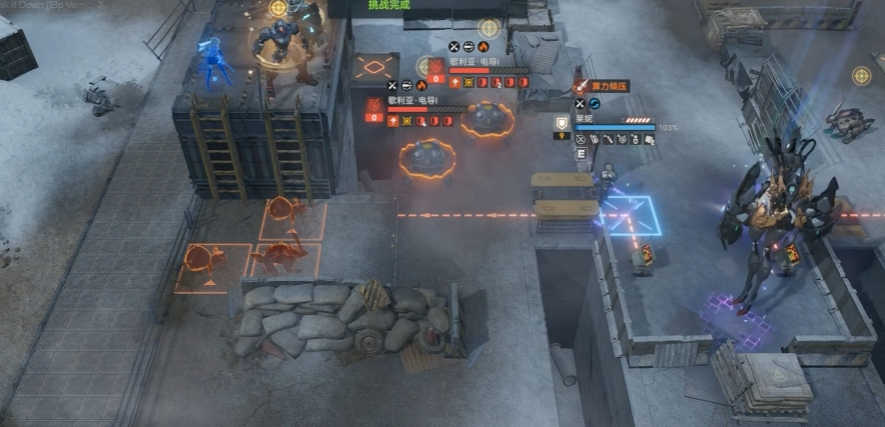This screenshot has width=885, height=427.
Task: Target the crosshair marker beside the crawler robot
Action: [x=861, y=75]
